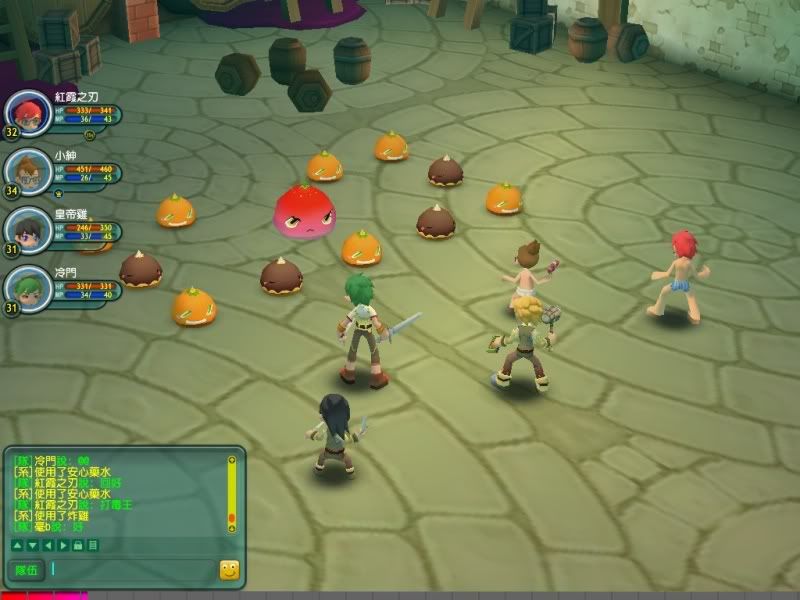The width and height of the screenshot is (800, 600).
Task: Click the chat left-arrow button
Action: [47, 545]
